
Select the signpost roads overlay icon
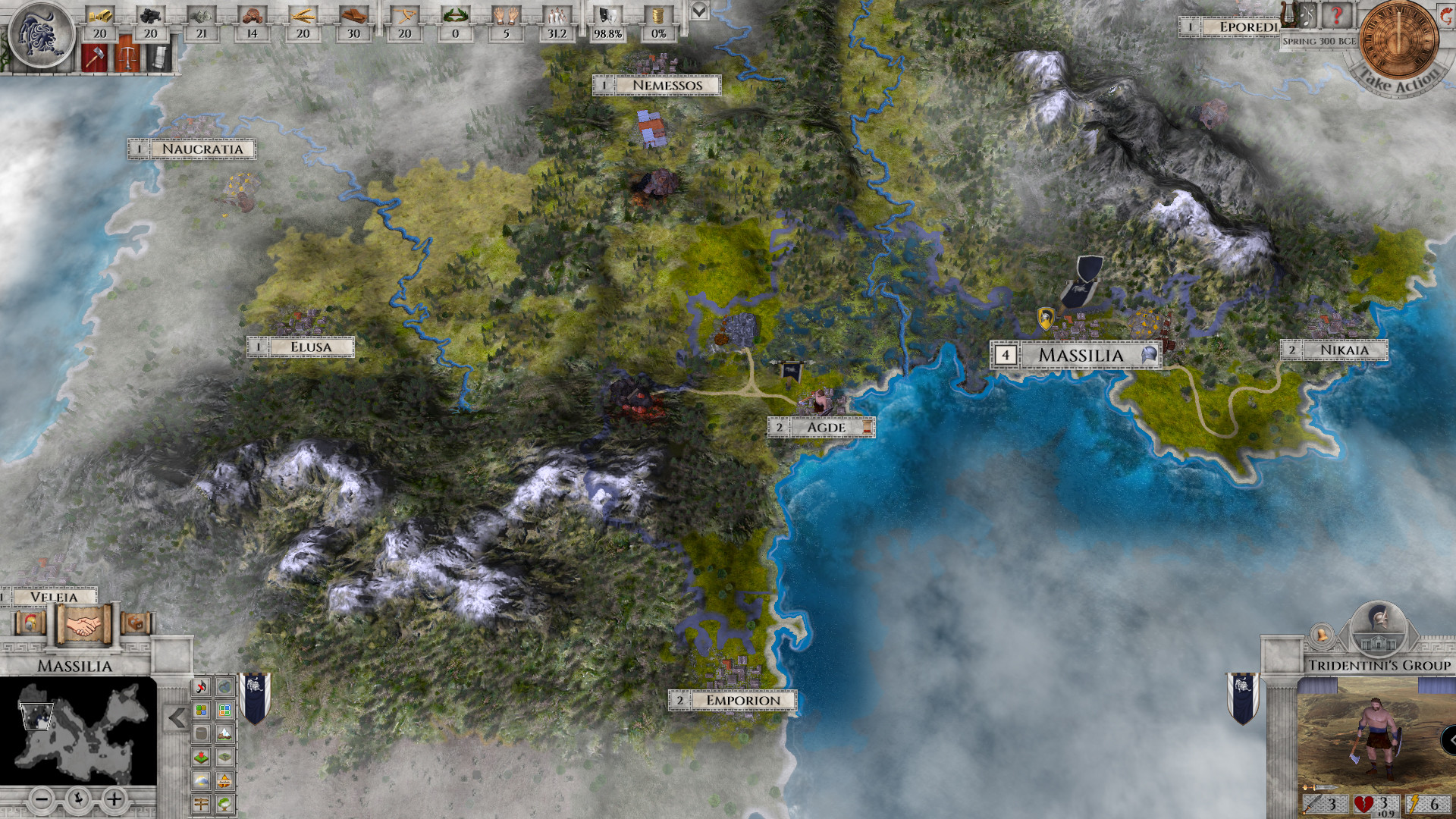tap(200, 802)
